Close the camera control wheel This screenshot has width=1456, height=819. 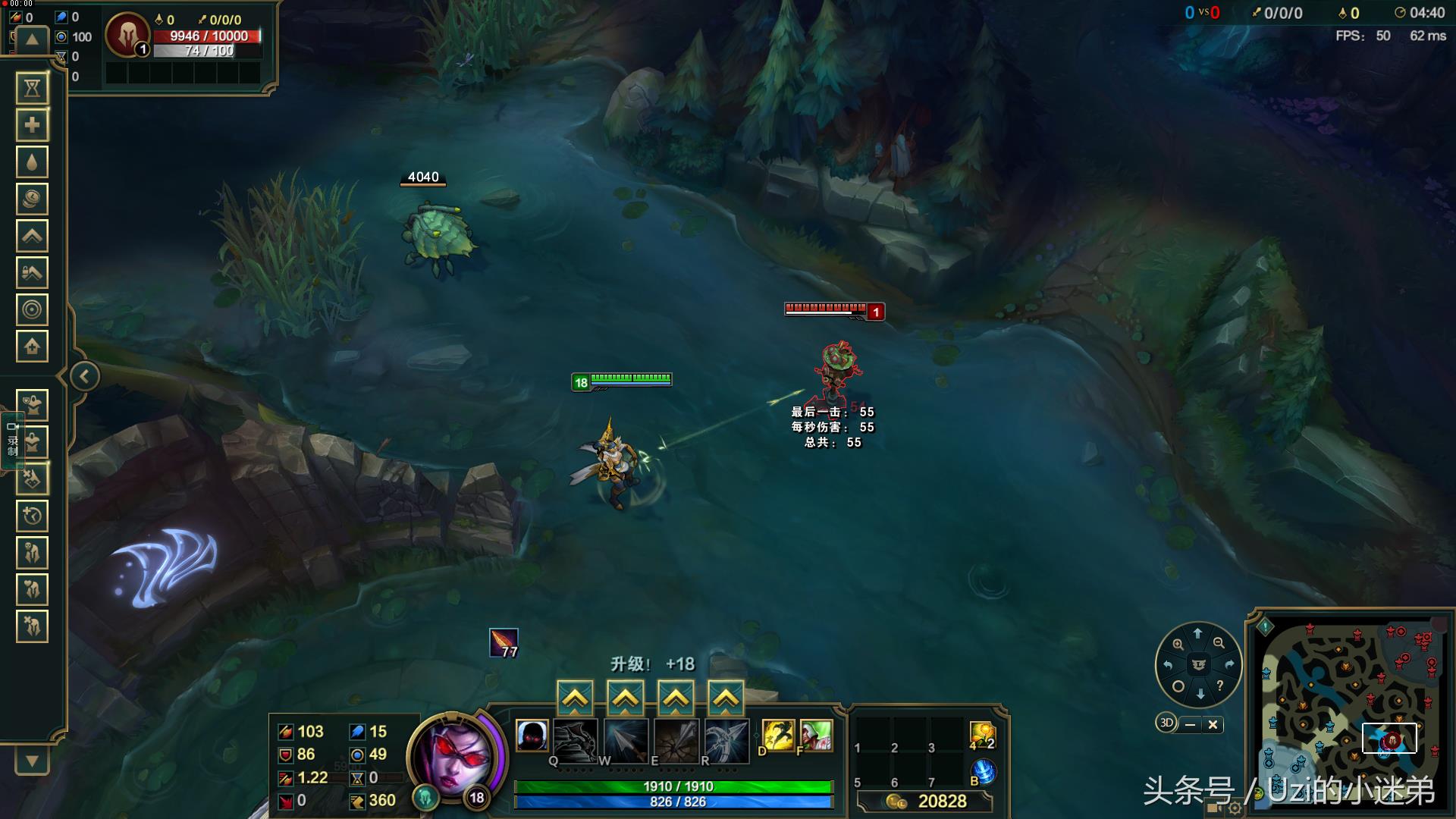pos(1213,724)
